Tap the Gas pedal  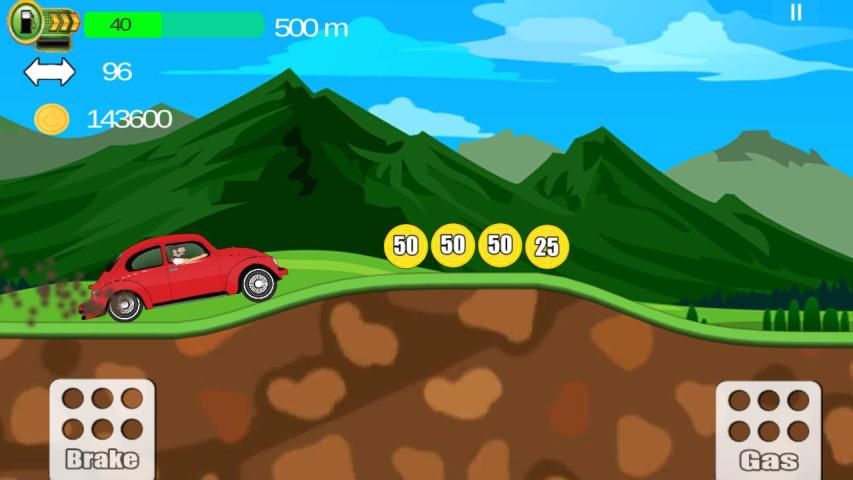(768, 430)
